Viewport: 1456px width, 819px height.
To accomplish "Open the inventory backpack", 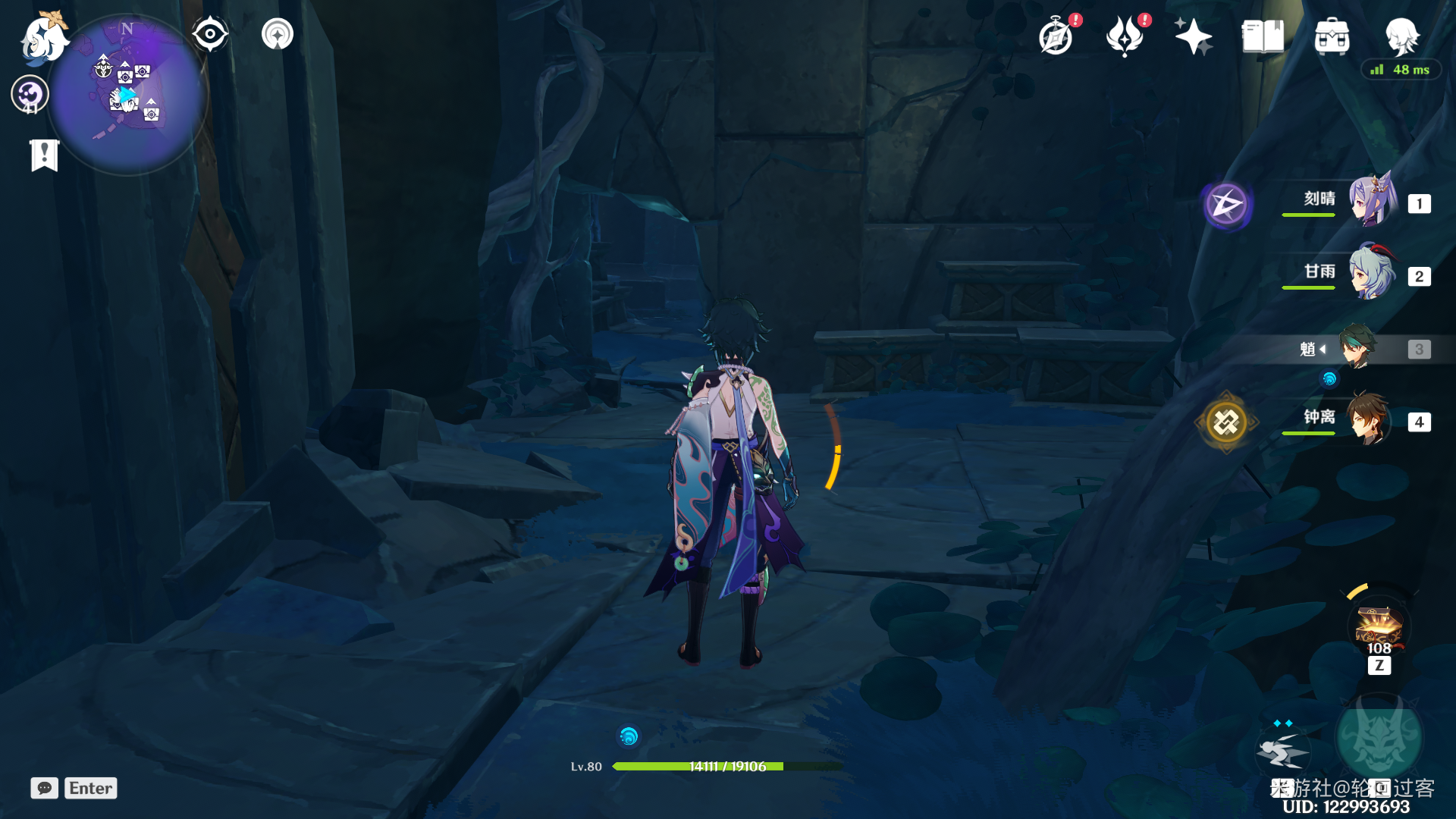I will (1332, 37).
